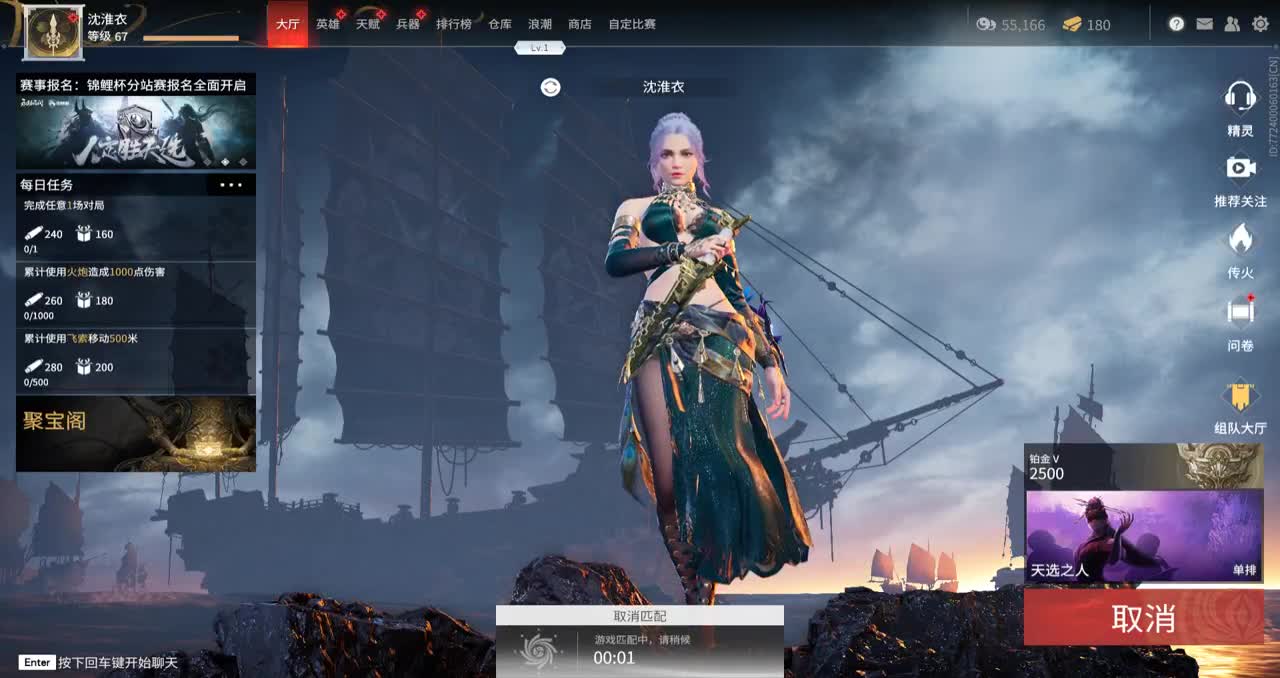
Task: Switch to the 英雄 tab
Action: click(327, 24)
